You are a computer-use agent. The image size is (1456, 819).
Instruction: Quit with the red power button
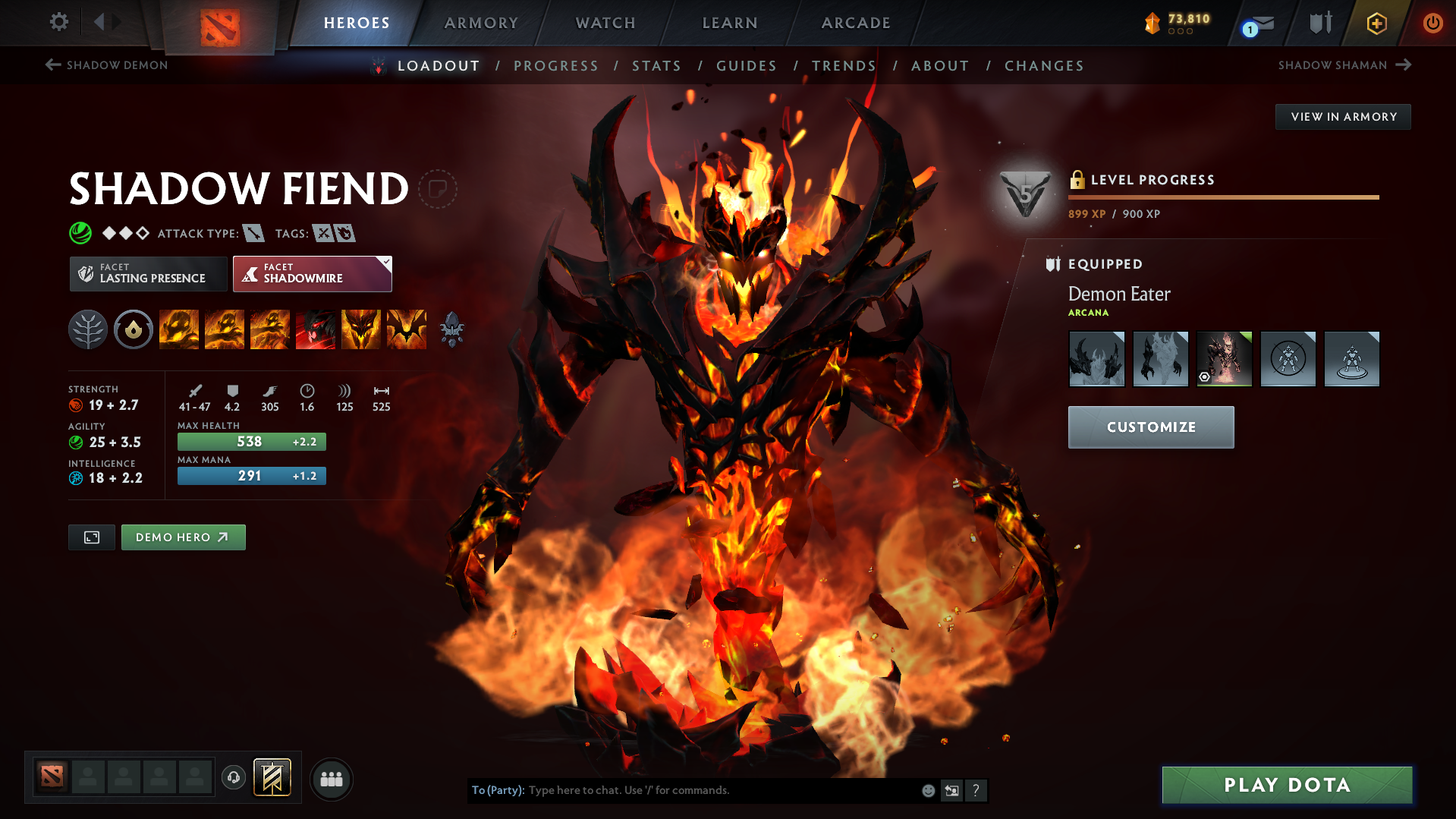click(1432, 23)
